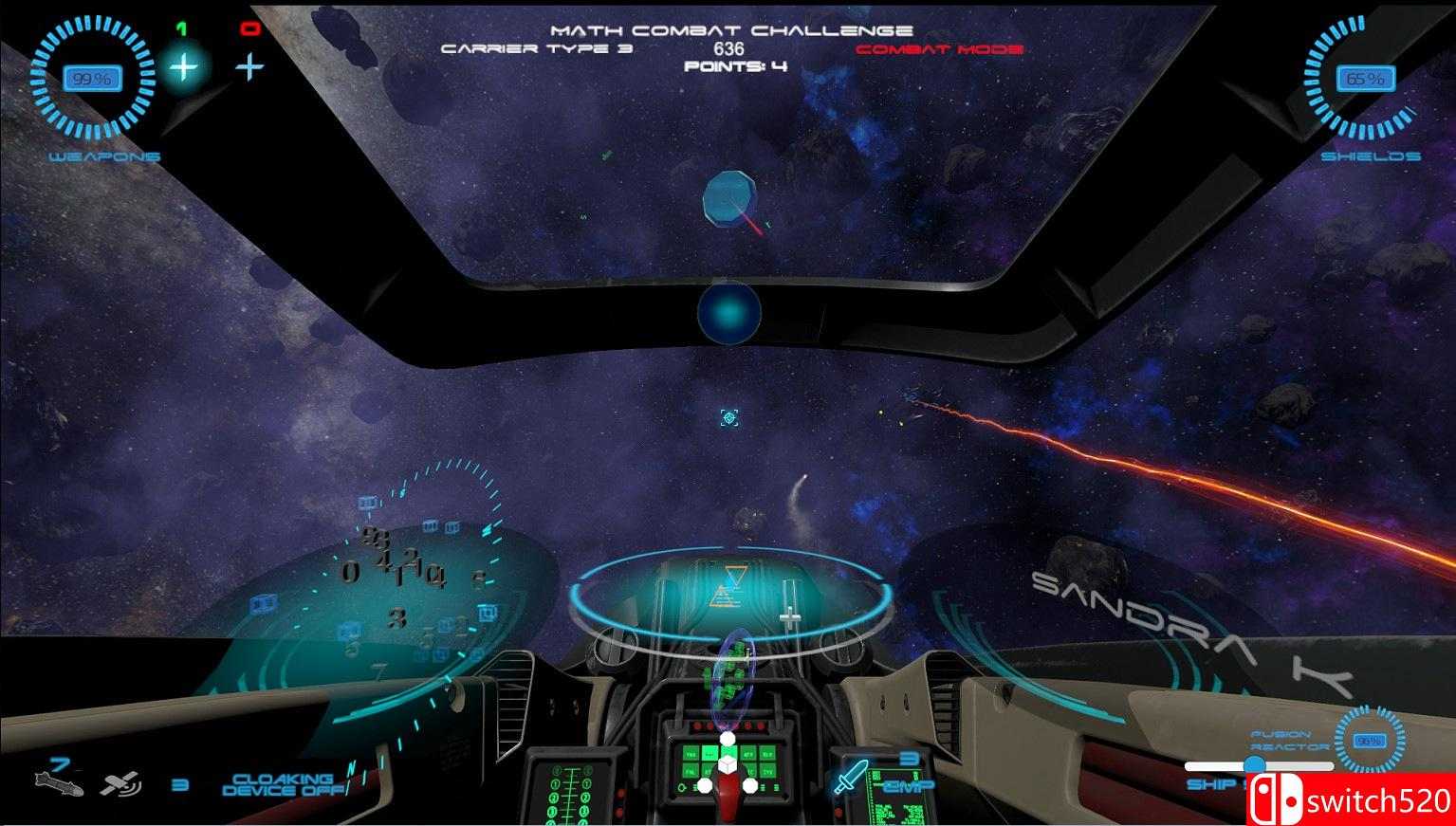
Task: Select the red crosshair weapon indicator
Action: pos(249,65)
